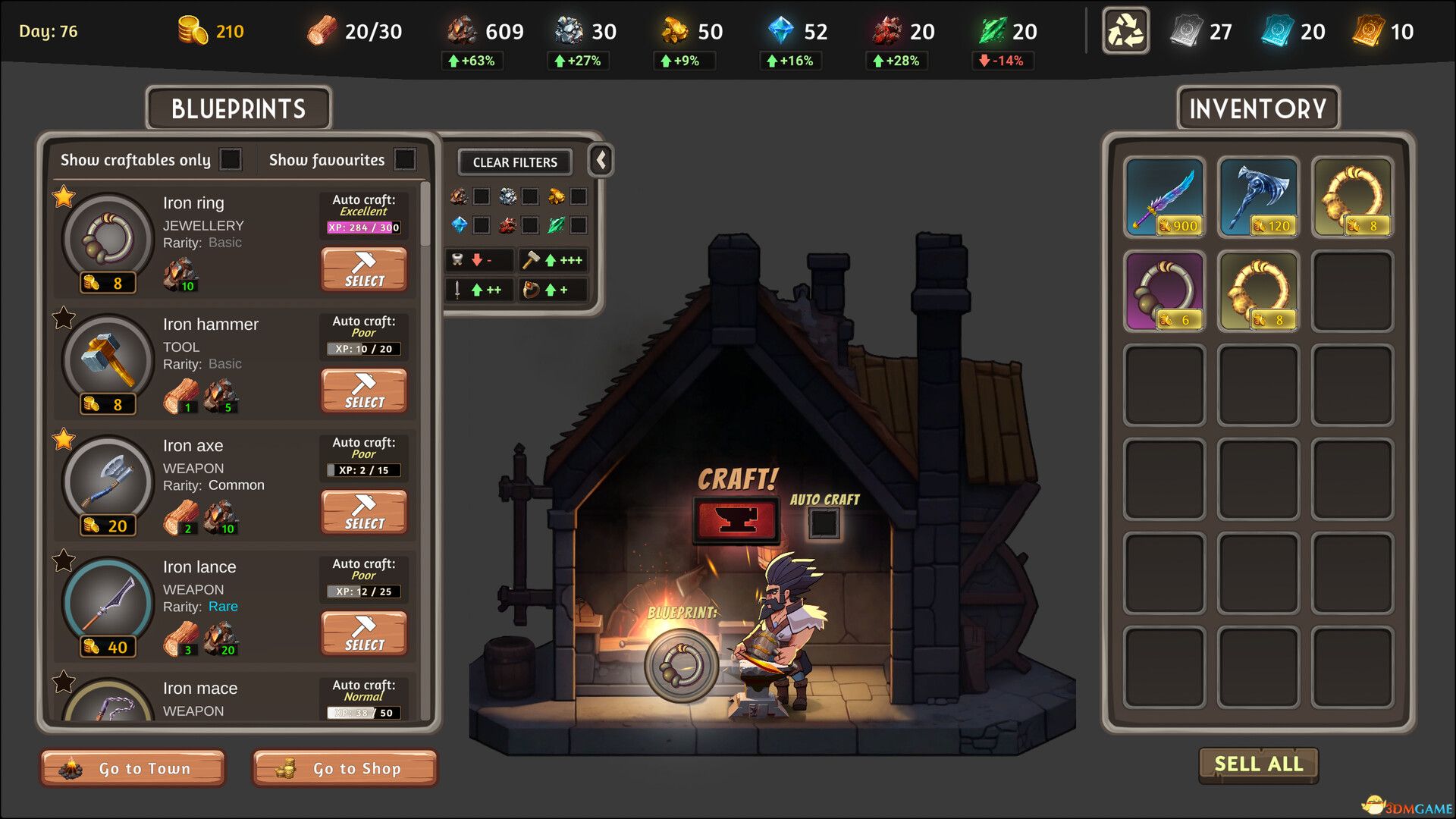Toggle the iron ore filter checkbox
Image resolution: width=1456 pixels, height=819 pixels.
[x=480, y=196]
